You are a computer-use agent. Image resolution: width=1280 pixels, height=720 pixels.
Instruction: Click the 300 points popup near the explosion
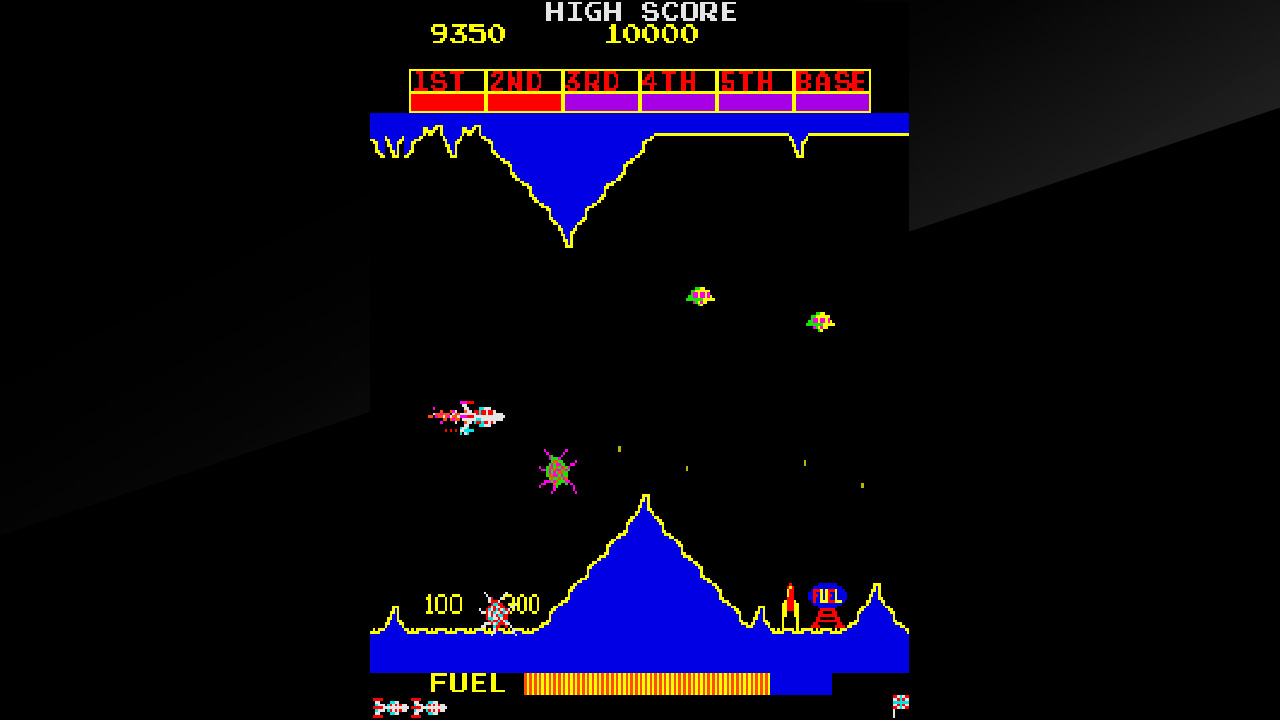(x=521, y=604)
